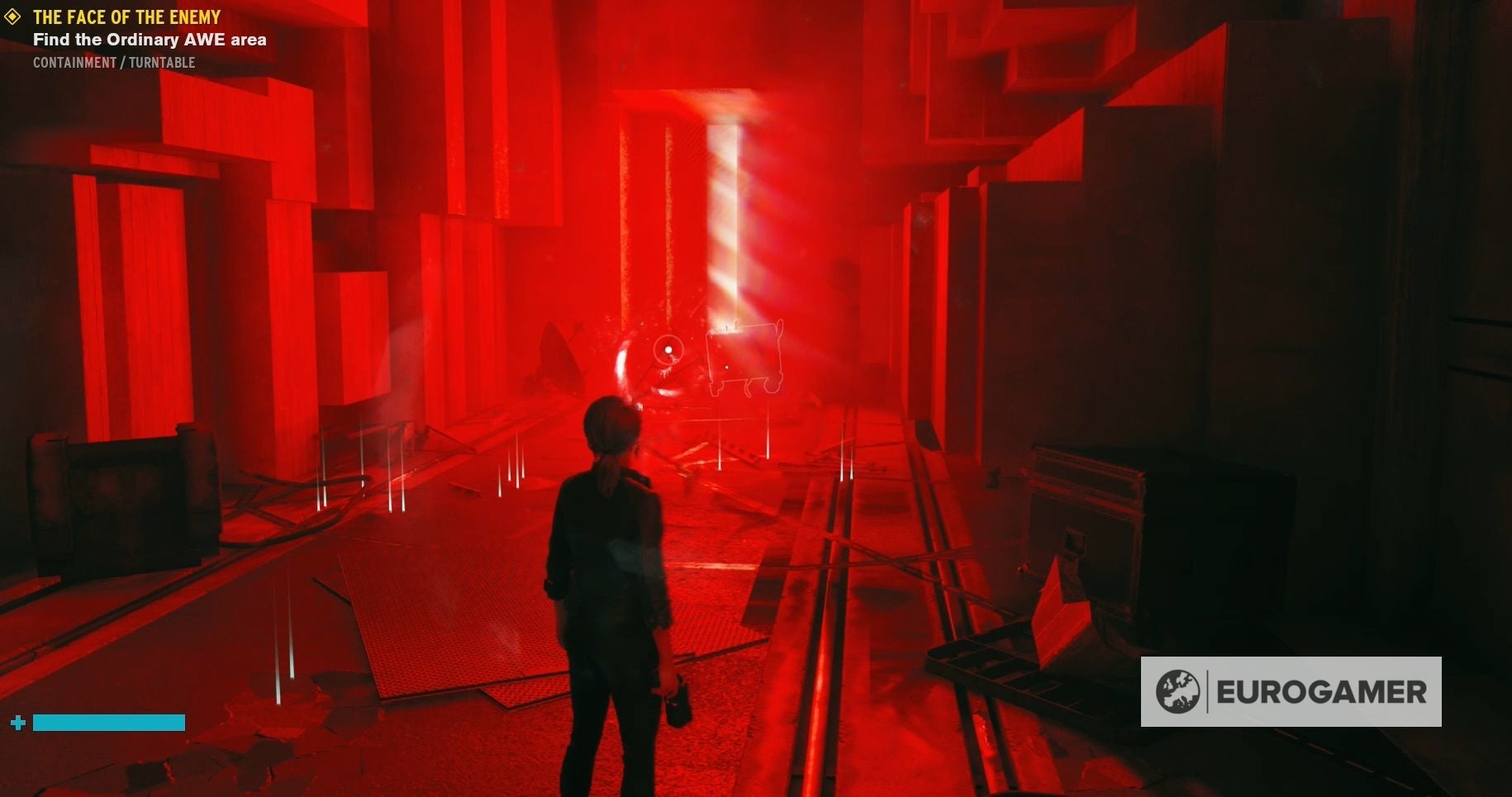The height and width of the screenshot is (797, 1512).
Task: Click the cyan health bar
Action: [109, 721]
